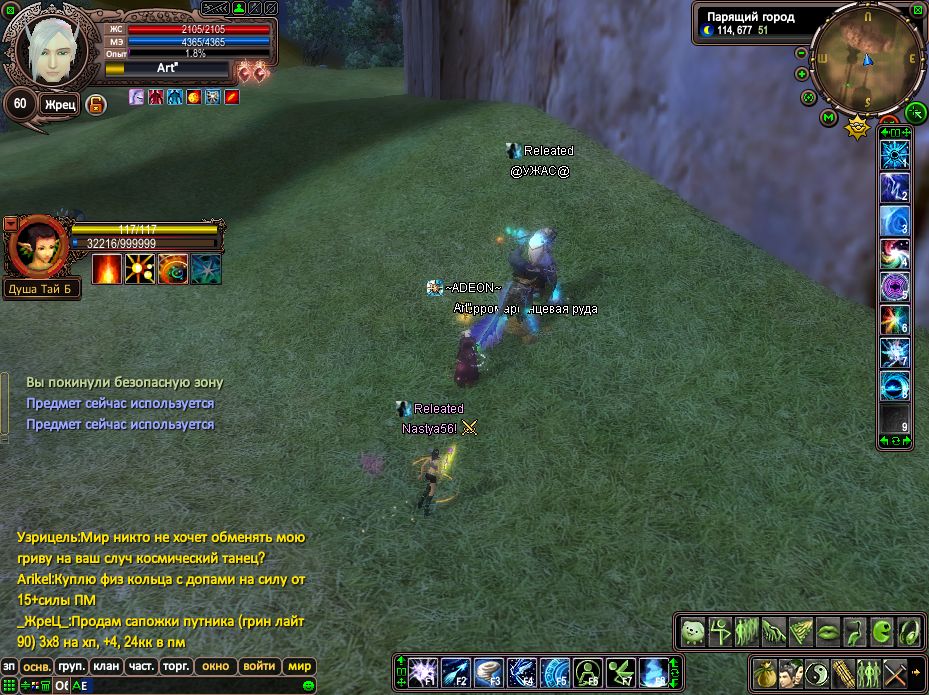Click the "войти" chat button
929x695 pixels.
pos(259,666)
